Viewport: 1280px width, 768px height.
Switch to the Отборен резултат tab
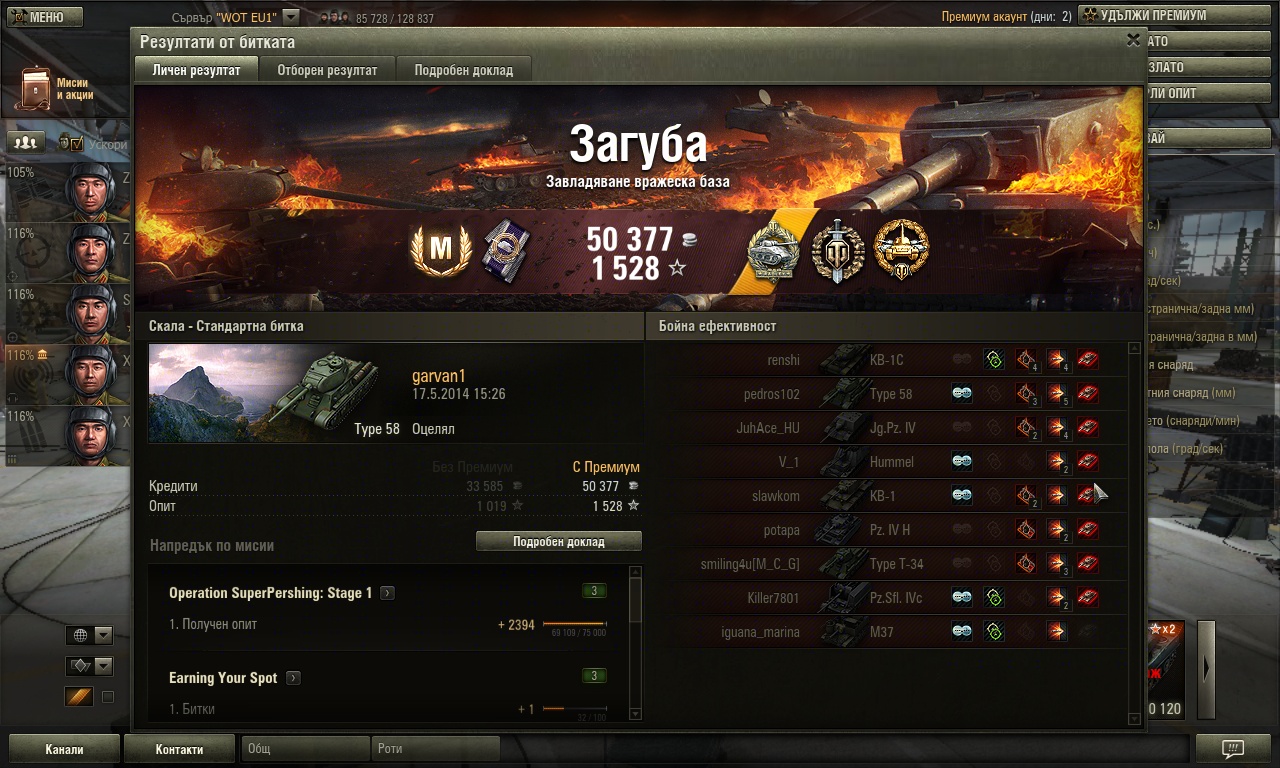coord(327,70)
